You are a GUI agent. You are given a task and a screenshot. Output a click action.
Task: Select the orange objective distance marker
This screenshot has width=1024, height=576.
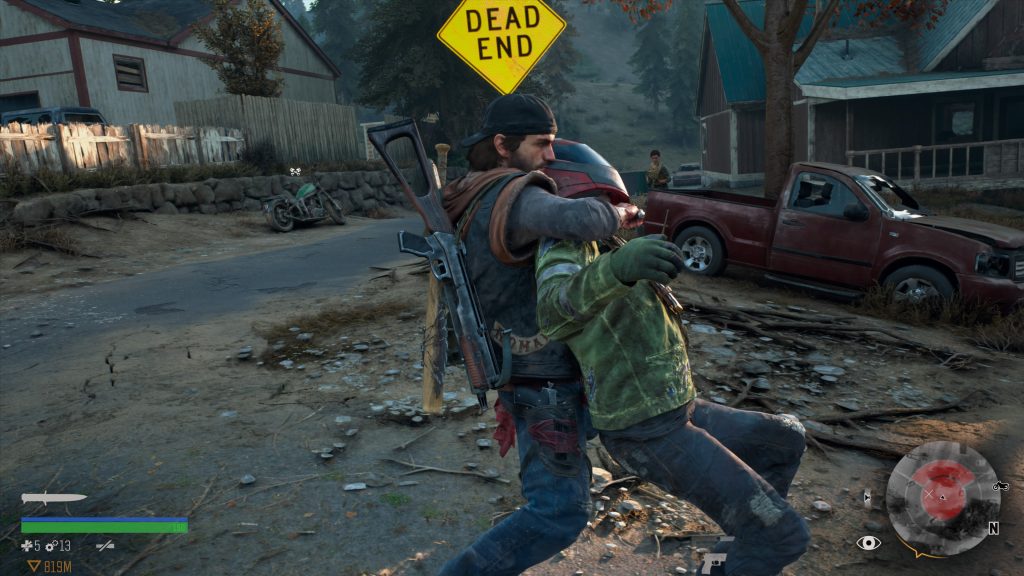pos(34,566)
